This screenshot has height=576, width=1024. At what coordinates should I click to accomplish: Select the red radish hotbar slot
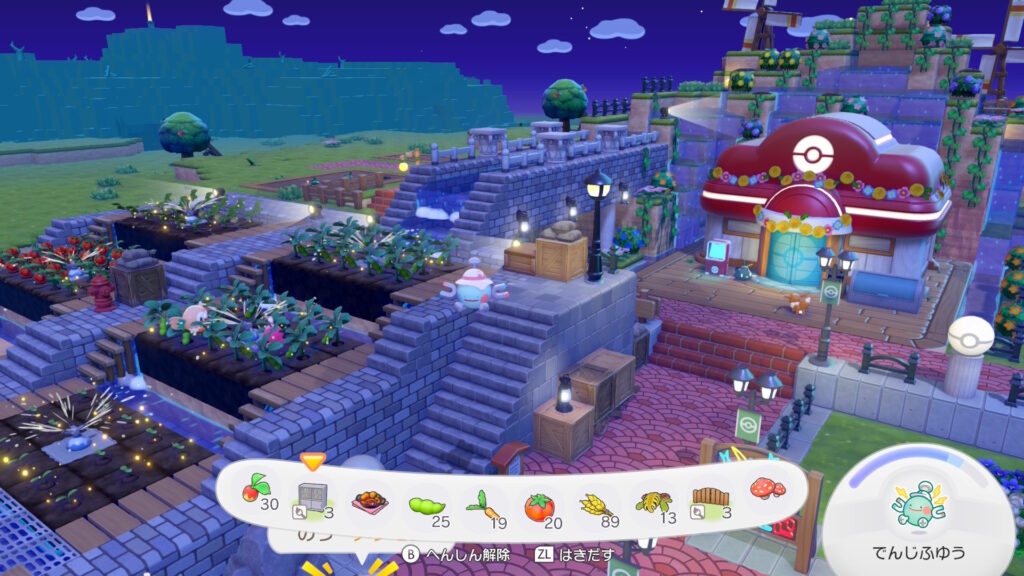pos(254,492)
